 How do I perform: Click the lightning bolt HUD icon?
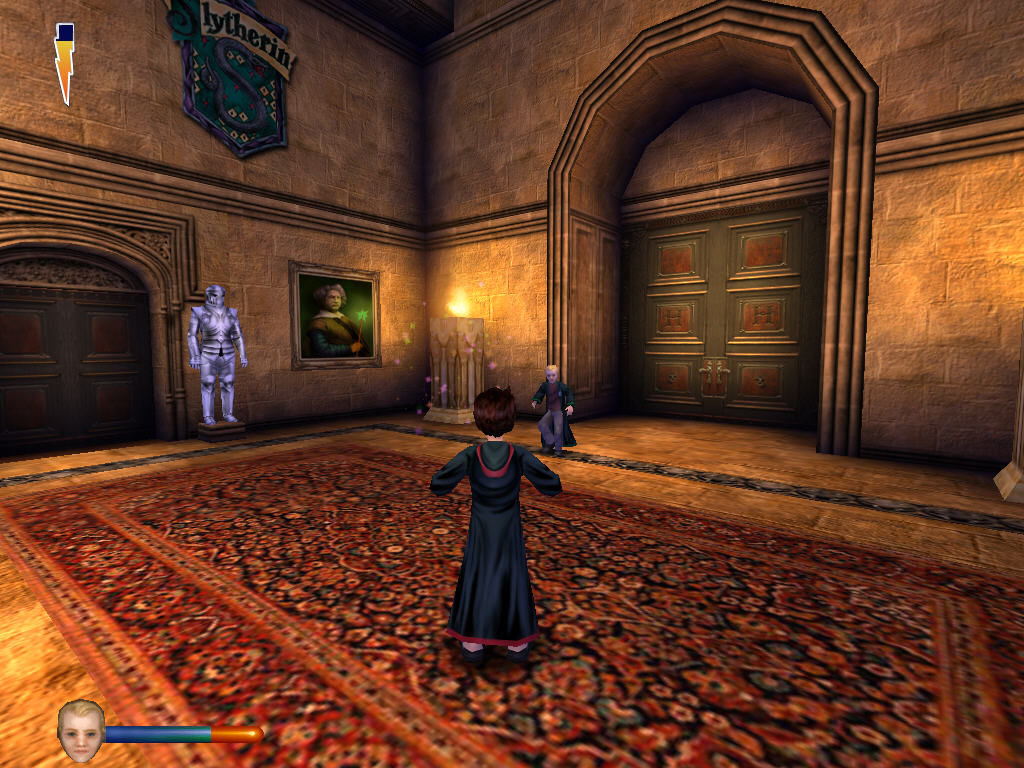pyautogui.click(x=65, y=62)
